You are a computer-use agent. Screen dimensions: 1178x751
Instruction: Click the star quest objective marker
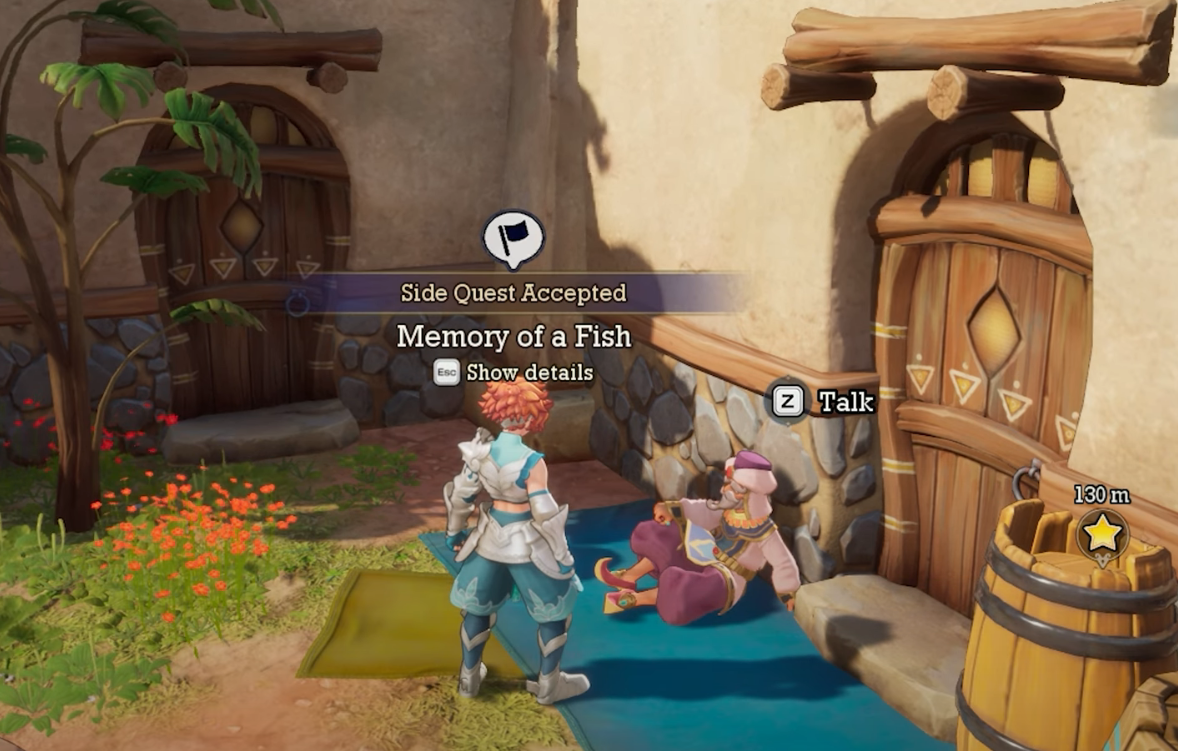click(x=1102, y=535)
